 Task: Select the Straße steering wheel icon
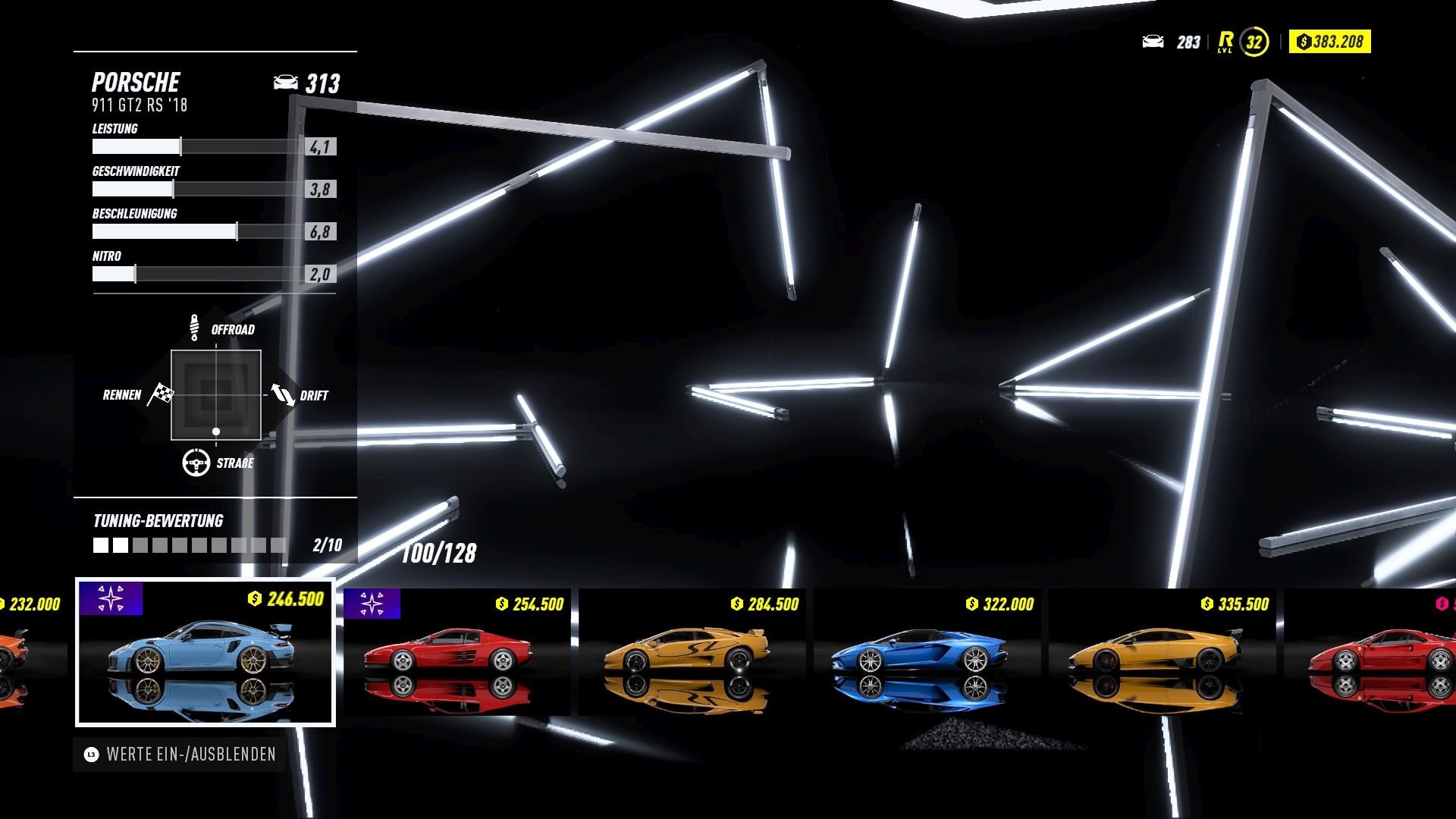[x=196, y=461]
